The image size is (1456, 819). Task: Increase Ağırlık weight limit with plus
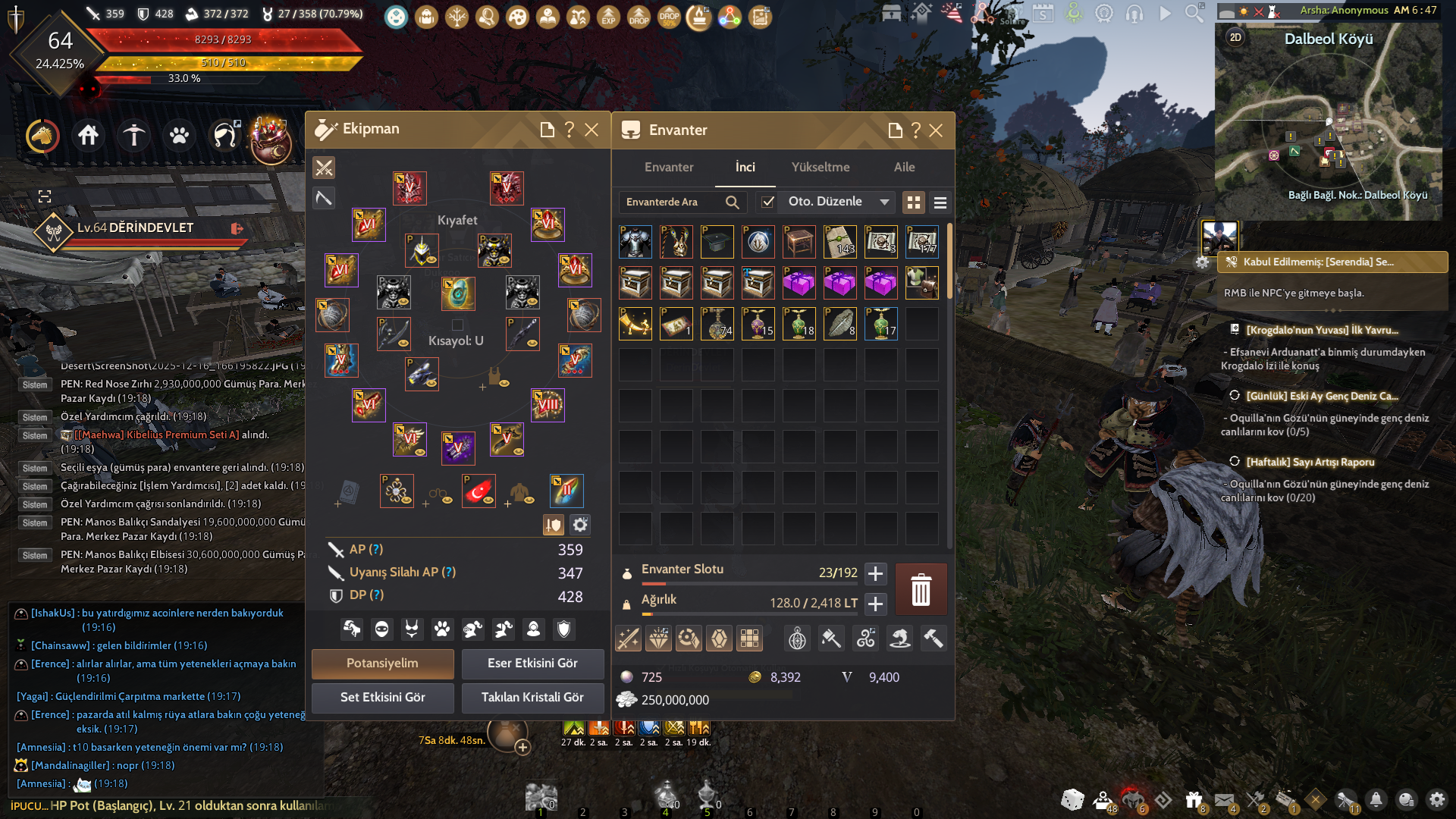(875, 604)
